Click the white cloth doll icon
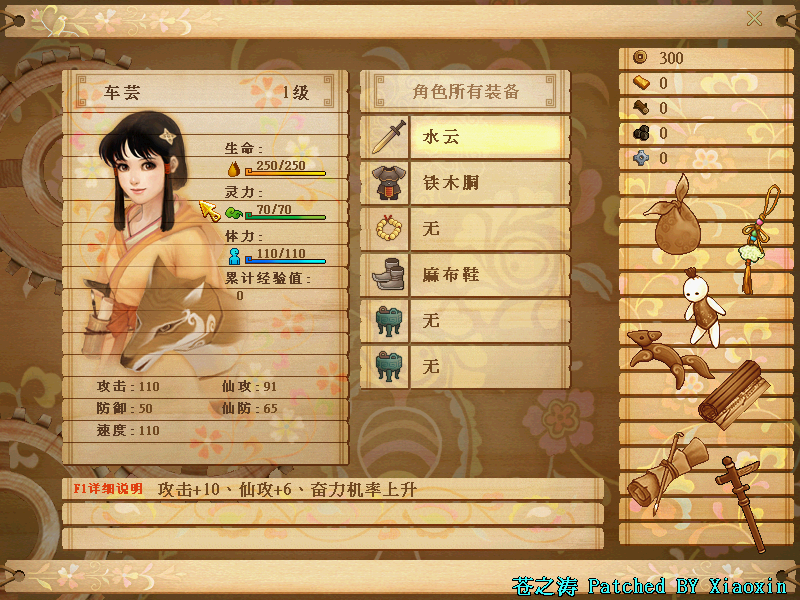This screenshot has height=600, width=800. (700, 306)
